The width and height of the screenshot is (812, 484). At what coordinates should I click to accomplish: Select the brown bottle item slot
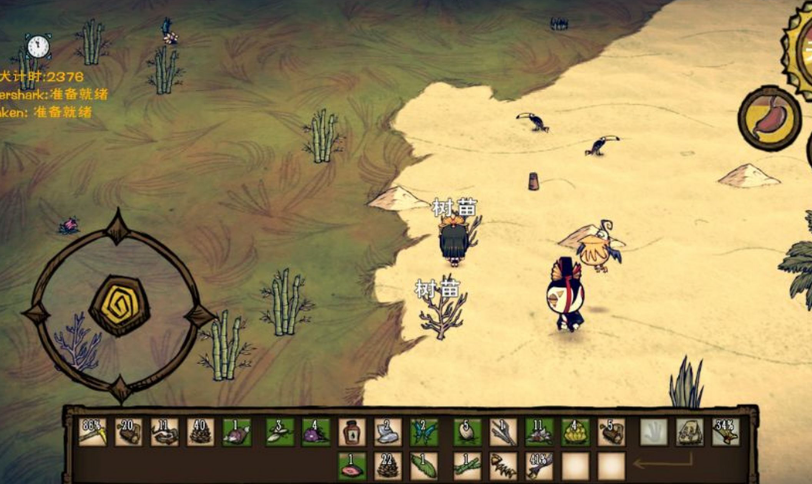pos(352,432)
